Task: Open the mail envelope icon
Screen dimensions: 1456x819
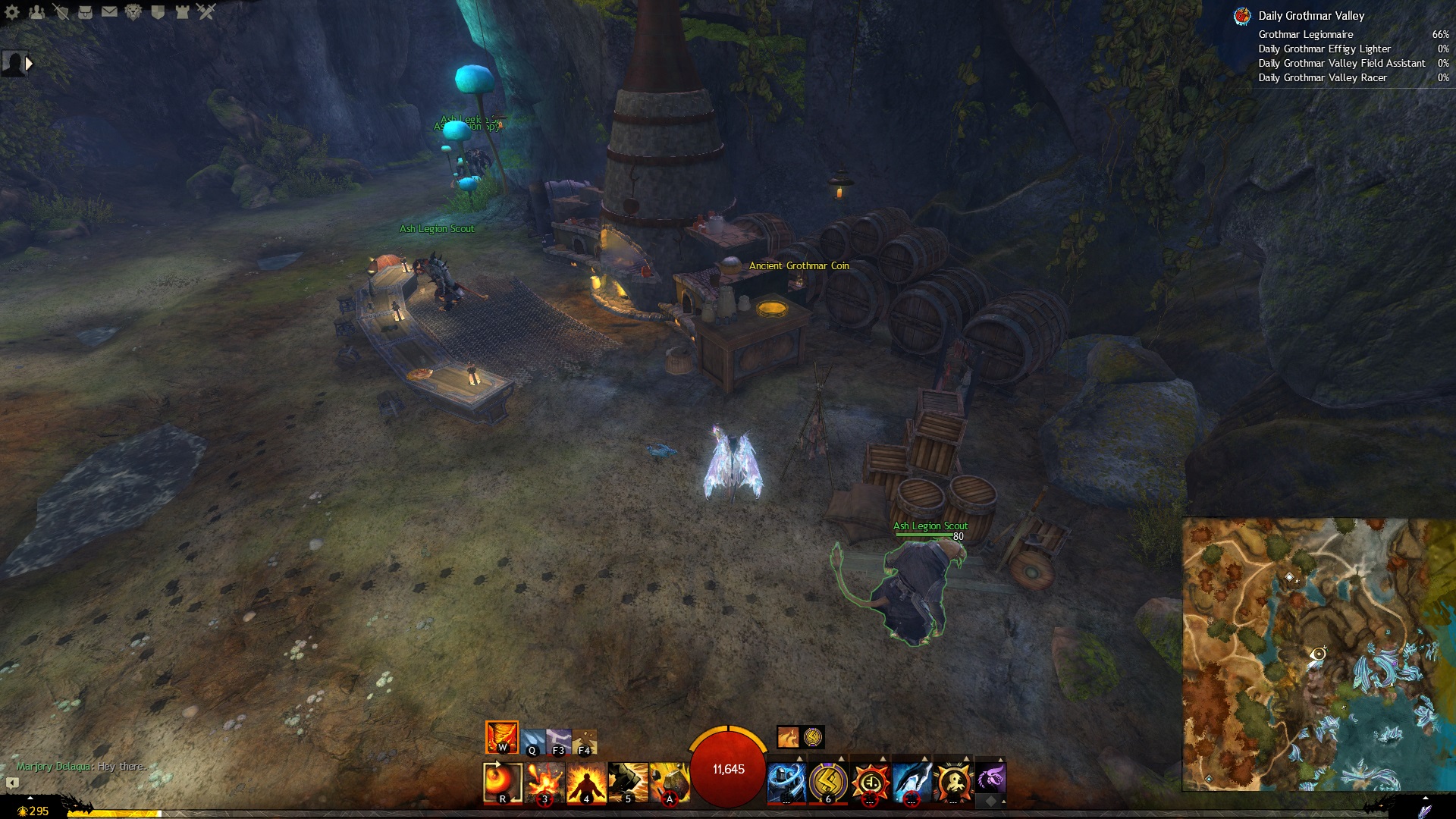Action: [109, 11]
